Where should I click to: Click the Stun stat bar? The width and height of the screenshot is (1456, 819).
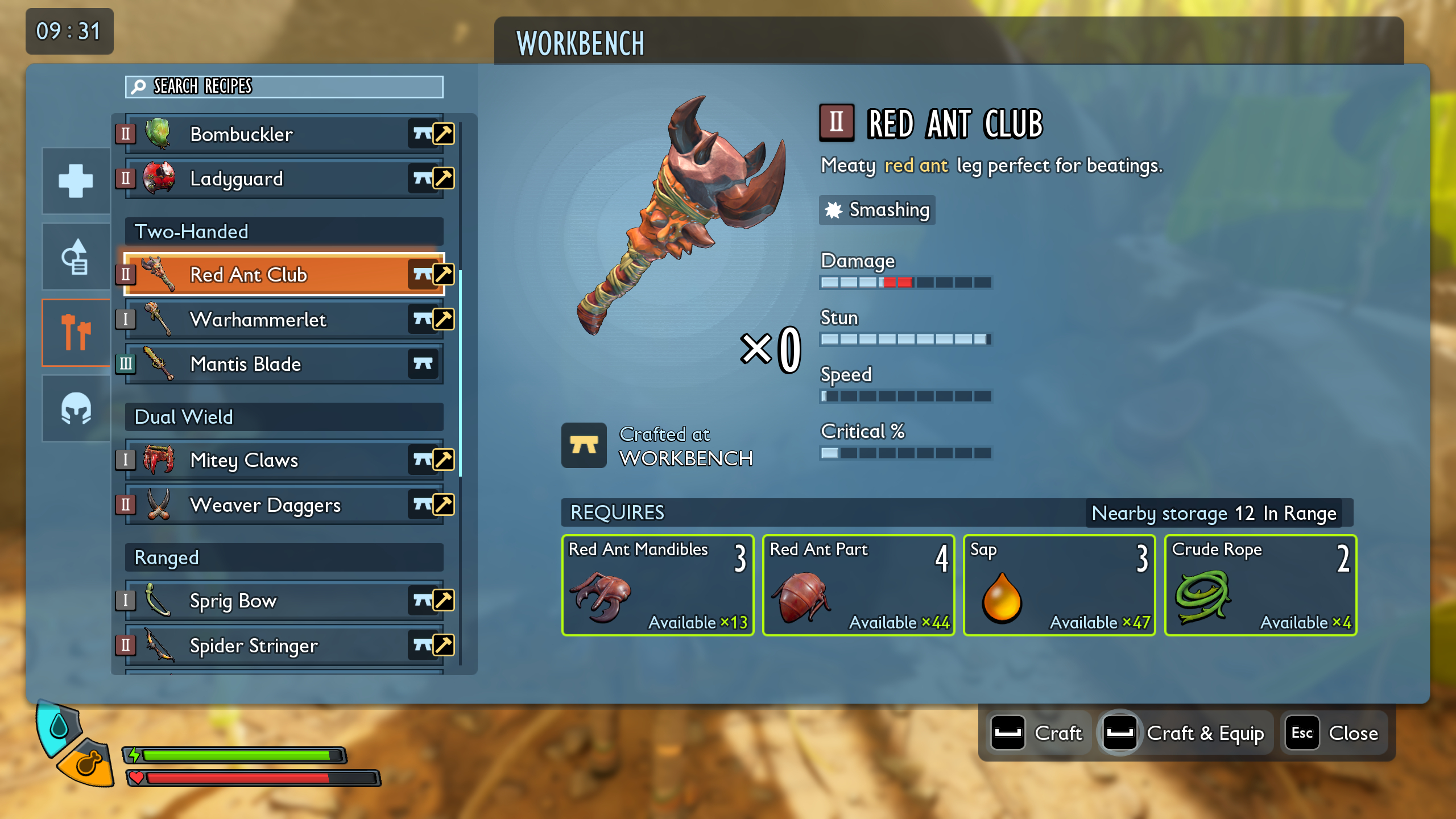click(905, 339)
